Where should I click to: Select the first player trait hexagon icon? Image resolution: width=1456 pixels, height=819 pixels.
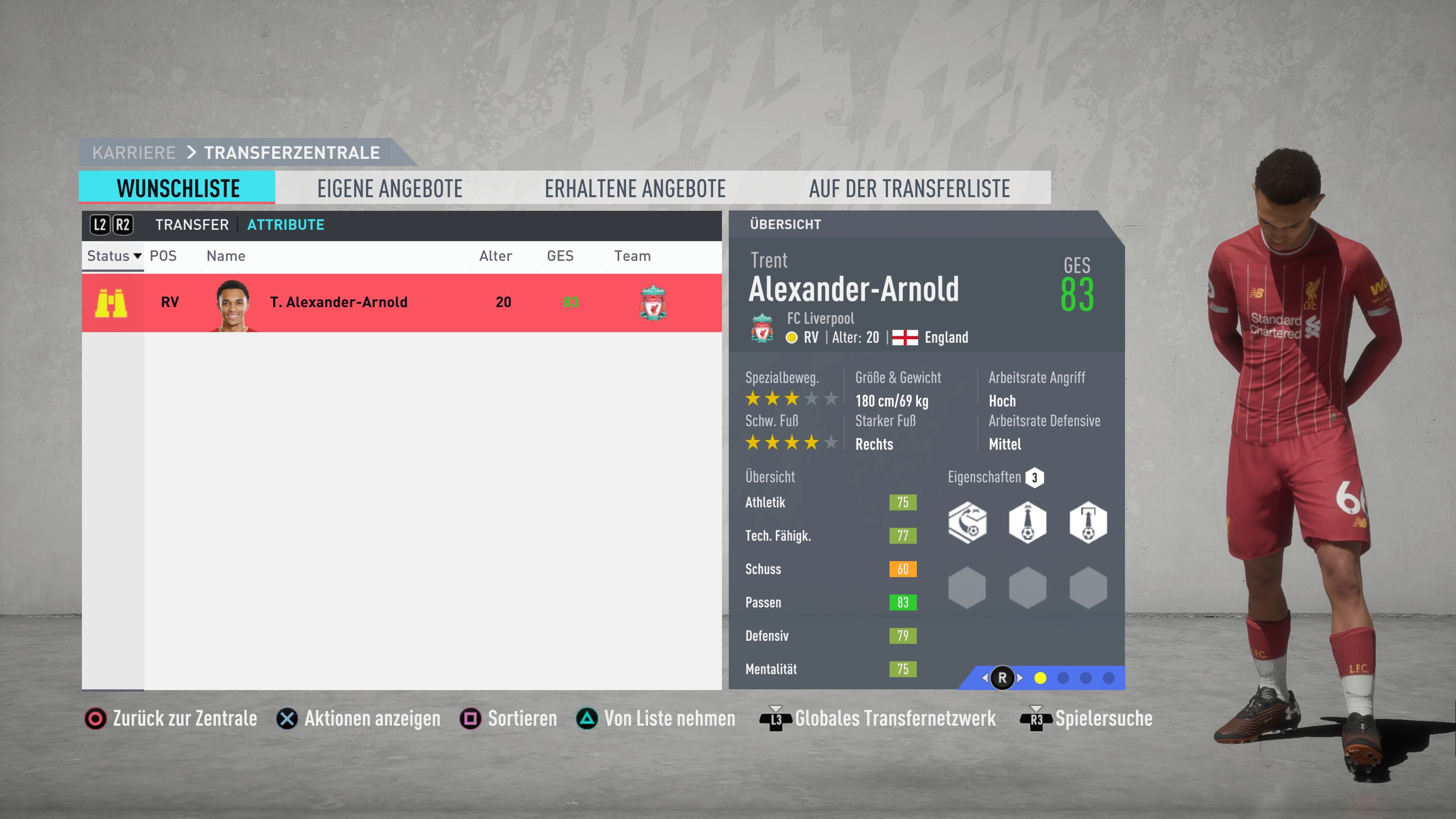click(x=968, y=523)
